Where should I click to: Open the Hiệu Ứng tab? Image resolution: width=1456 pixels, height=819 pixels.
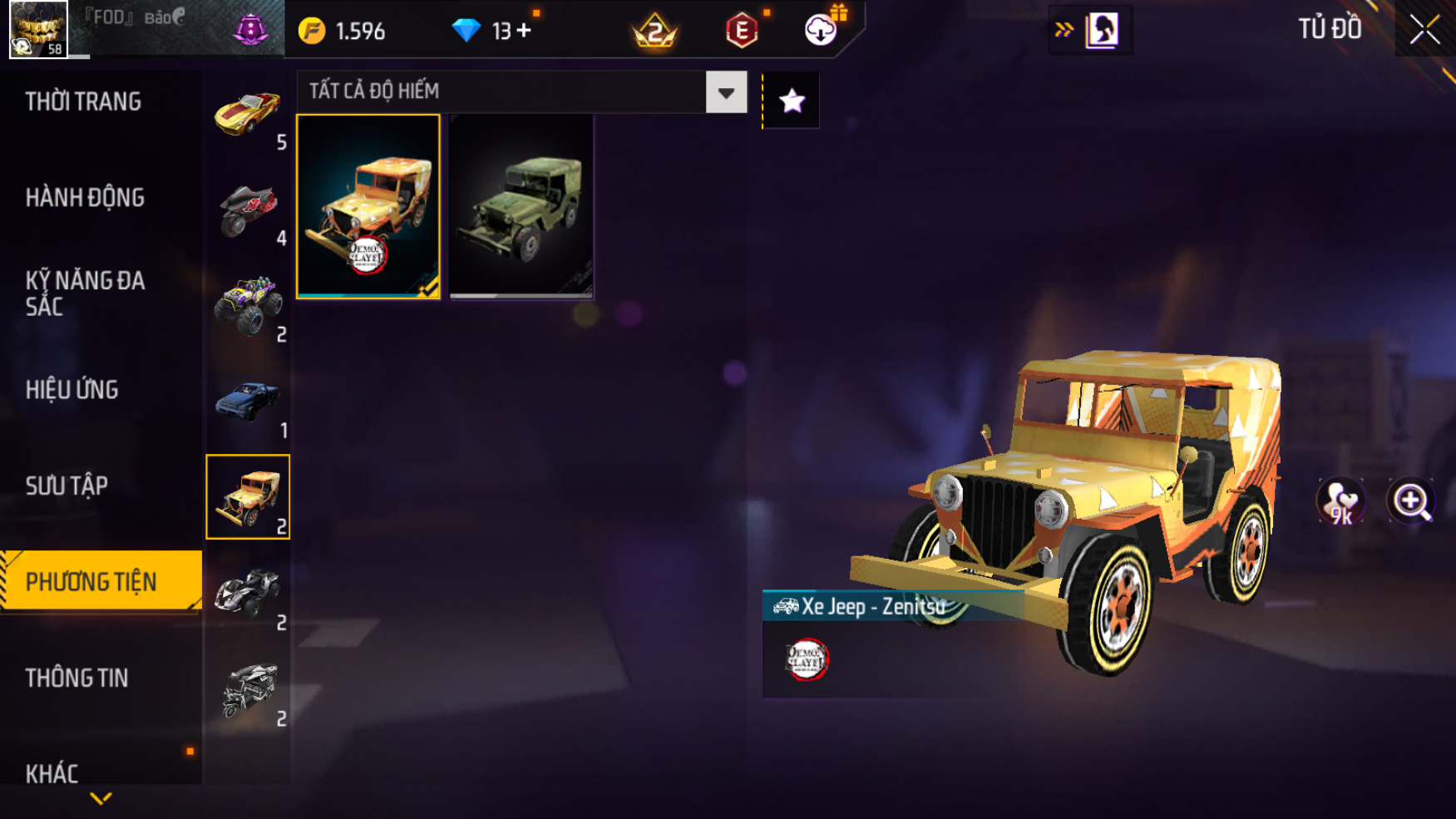72,390
